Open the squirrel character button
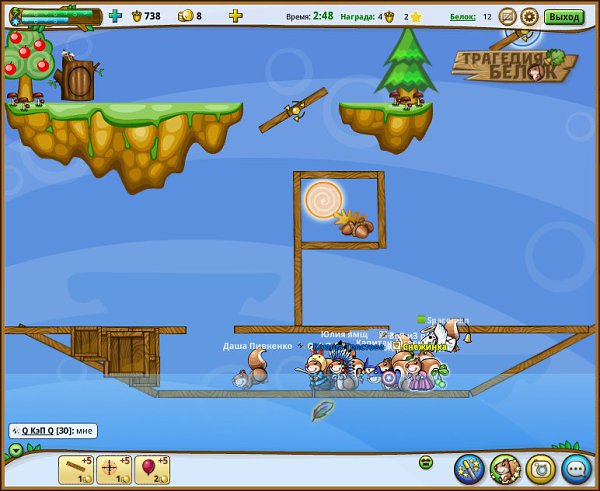Viewport: 600px width, 491px height. tap(505, 467)
